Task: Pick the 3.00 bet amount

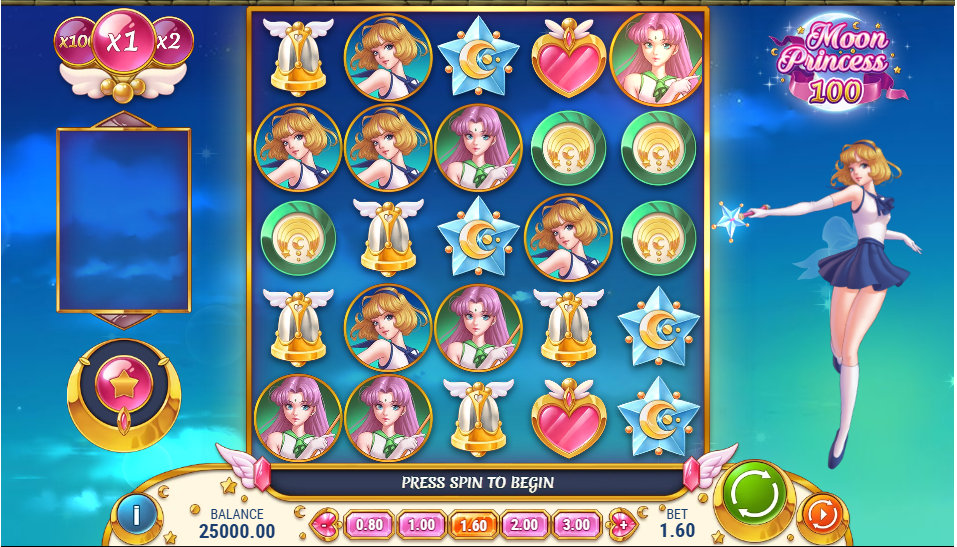Action: pos(576,523)
